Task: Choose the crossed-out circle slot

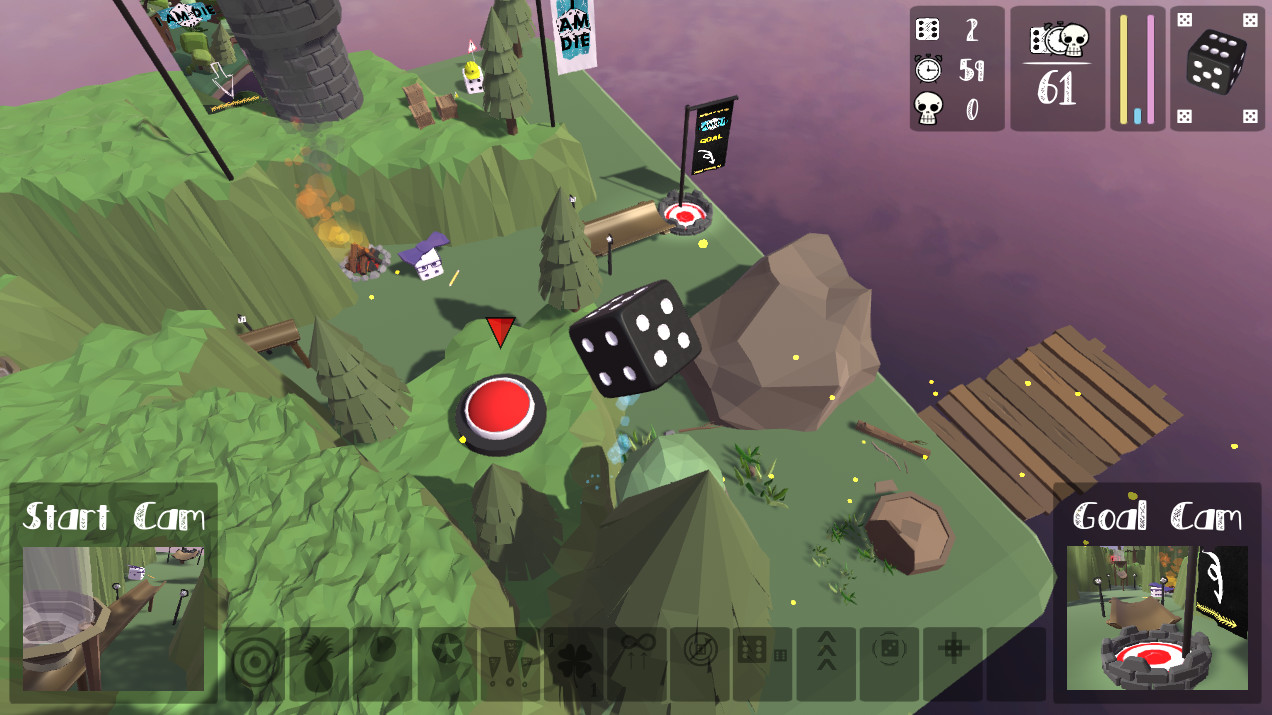Action: (700, 663)
